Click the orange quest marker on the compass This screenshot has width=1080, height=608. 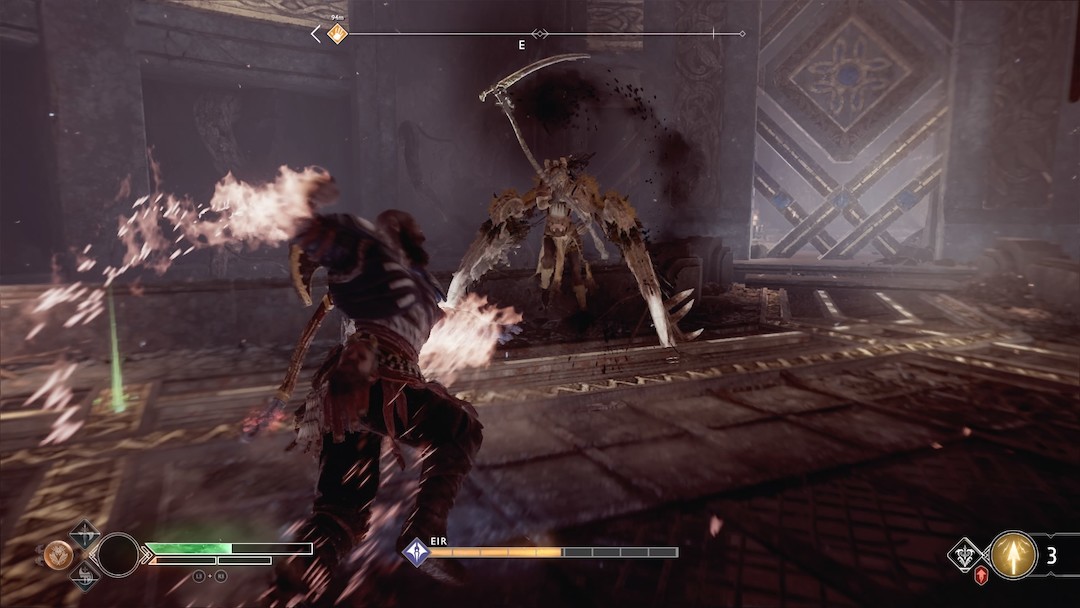tap(338, 34)
